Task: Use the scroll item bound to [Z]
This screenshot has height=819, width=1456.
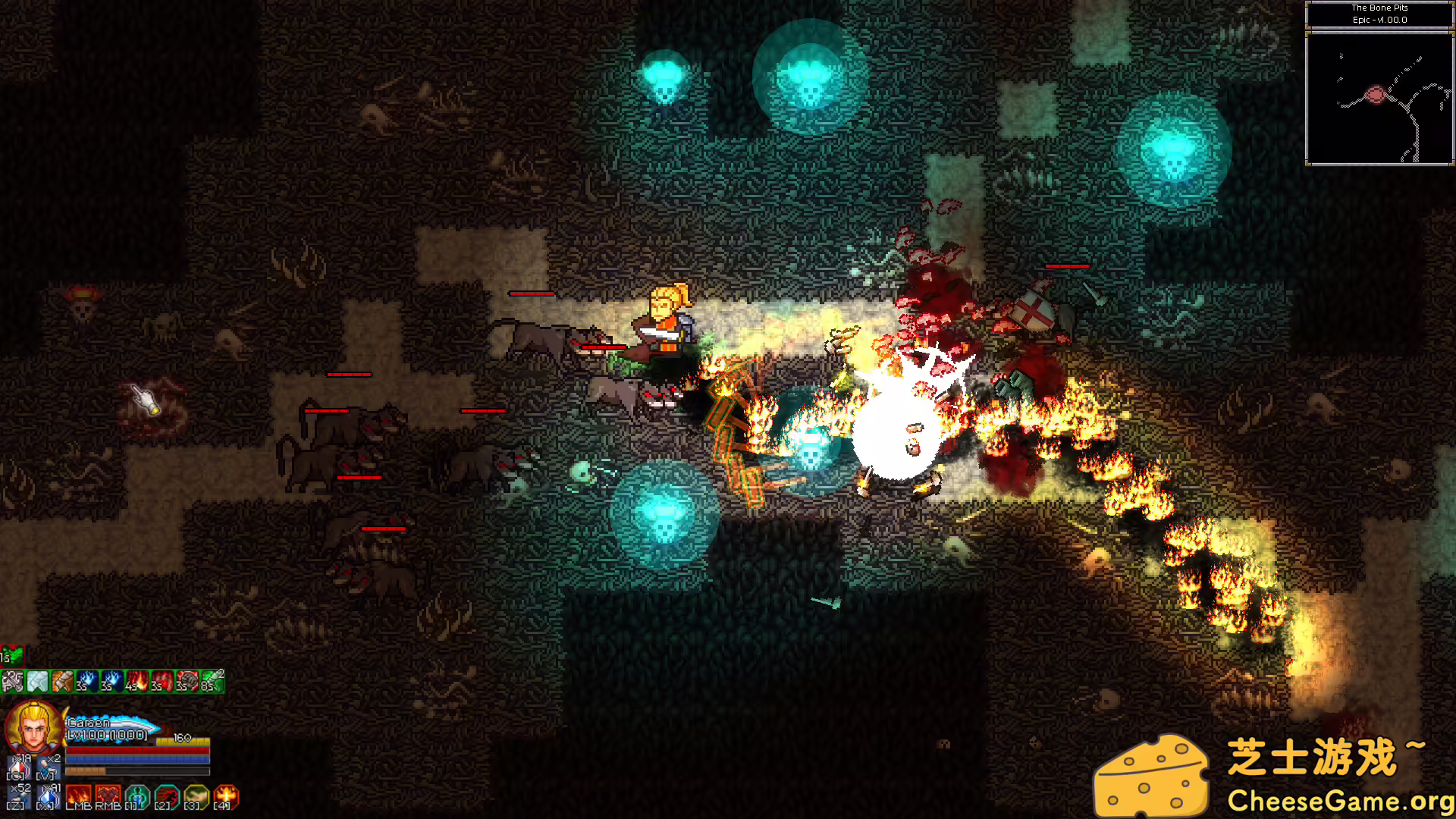Action: pyautogui.click(x=17, y=796)
